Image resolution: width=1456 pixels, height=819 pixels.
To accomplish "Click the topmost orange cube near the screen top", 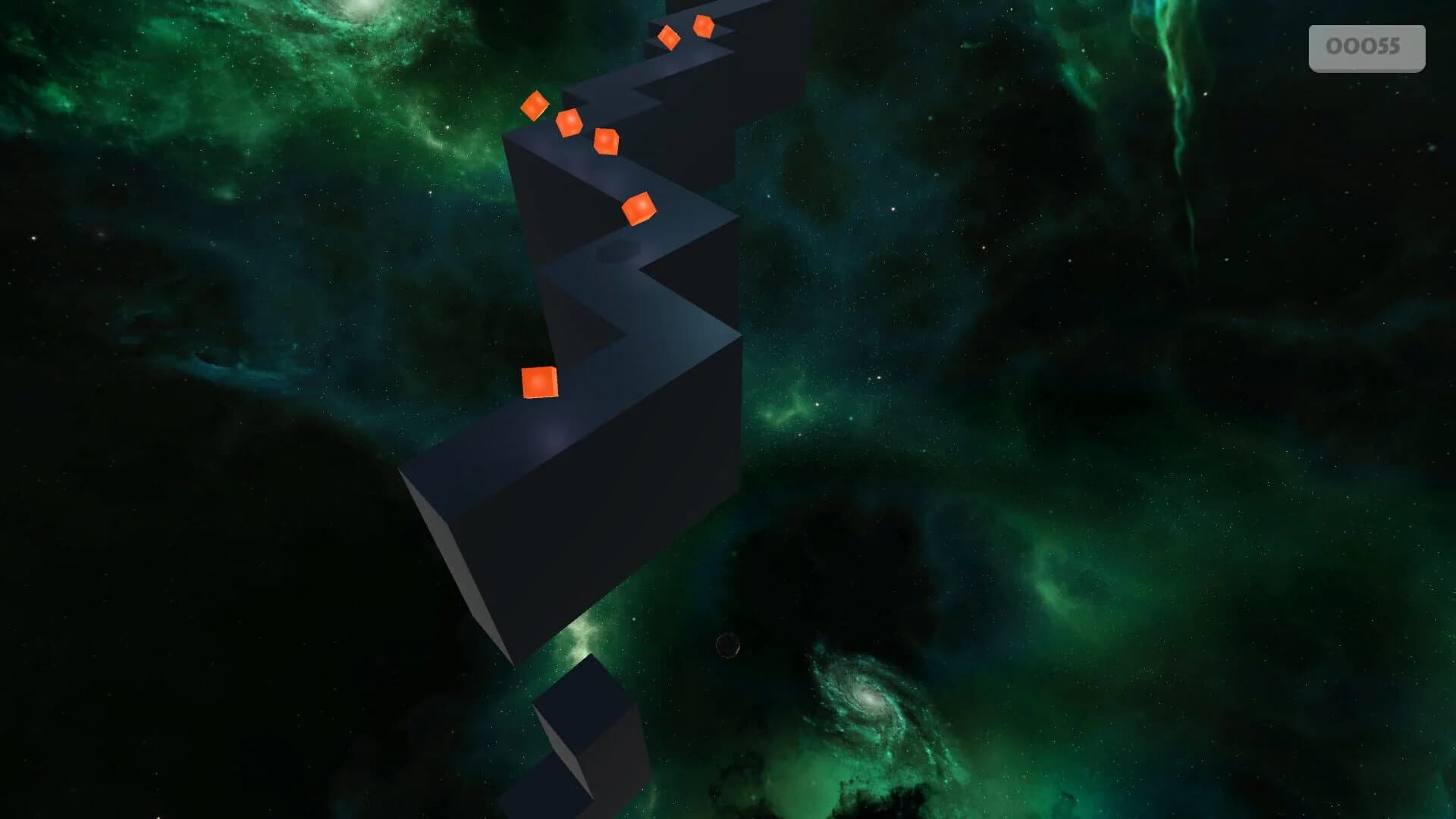I will pos(702,27).
